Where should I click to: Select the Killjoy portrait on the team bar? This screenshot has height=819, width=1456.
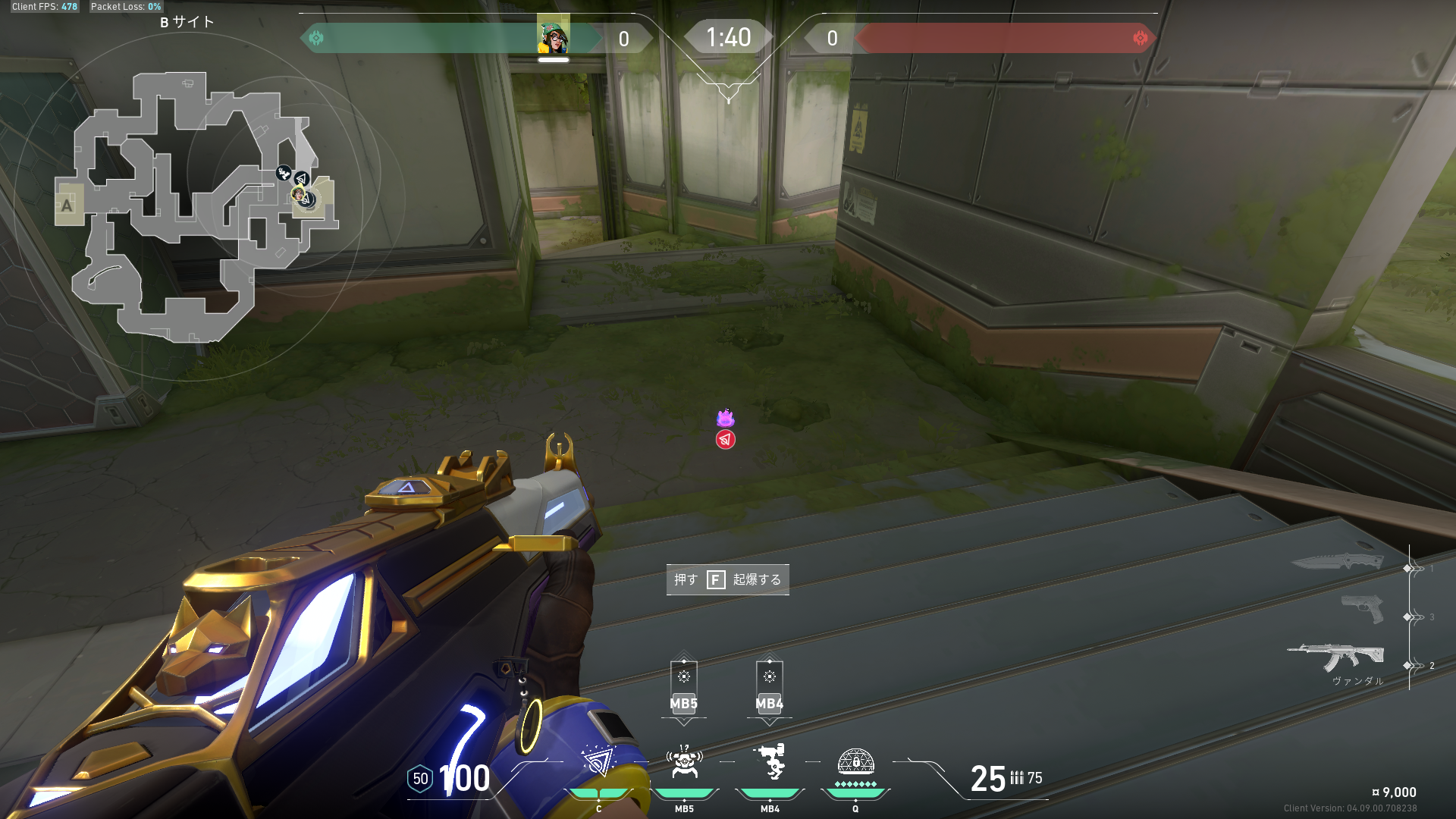point(553,36)
